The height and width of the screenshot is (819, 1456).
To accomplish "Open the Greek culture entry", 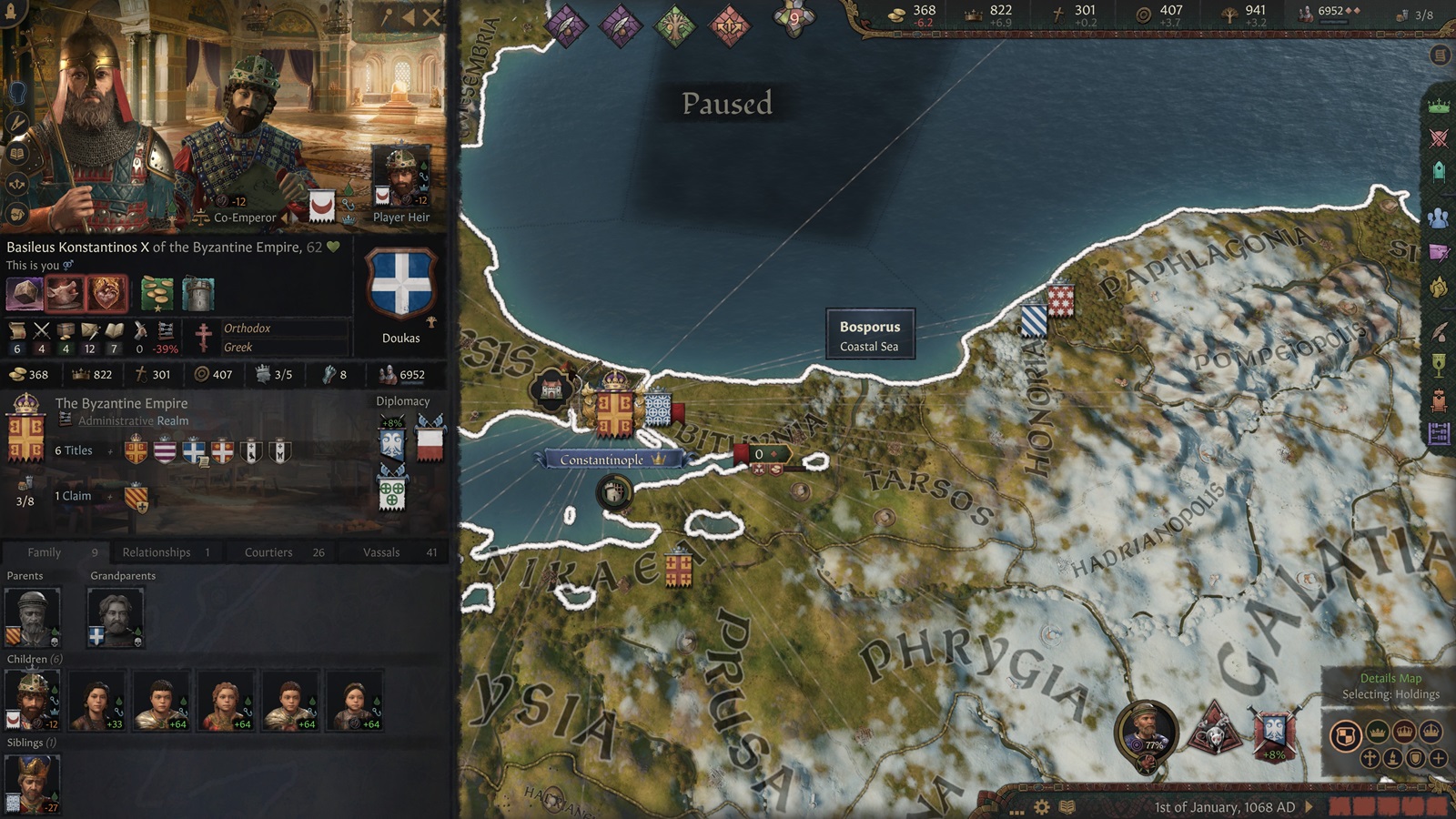I will coord(238,348).
